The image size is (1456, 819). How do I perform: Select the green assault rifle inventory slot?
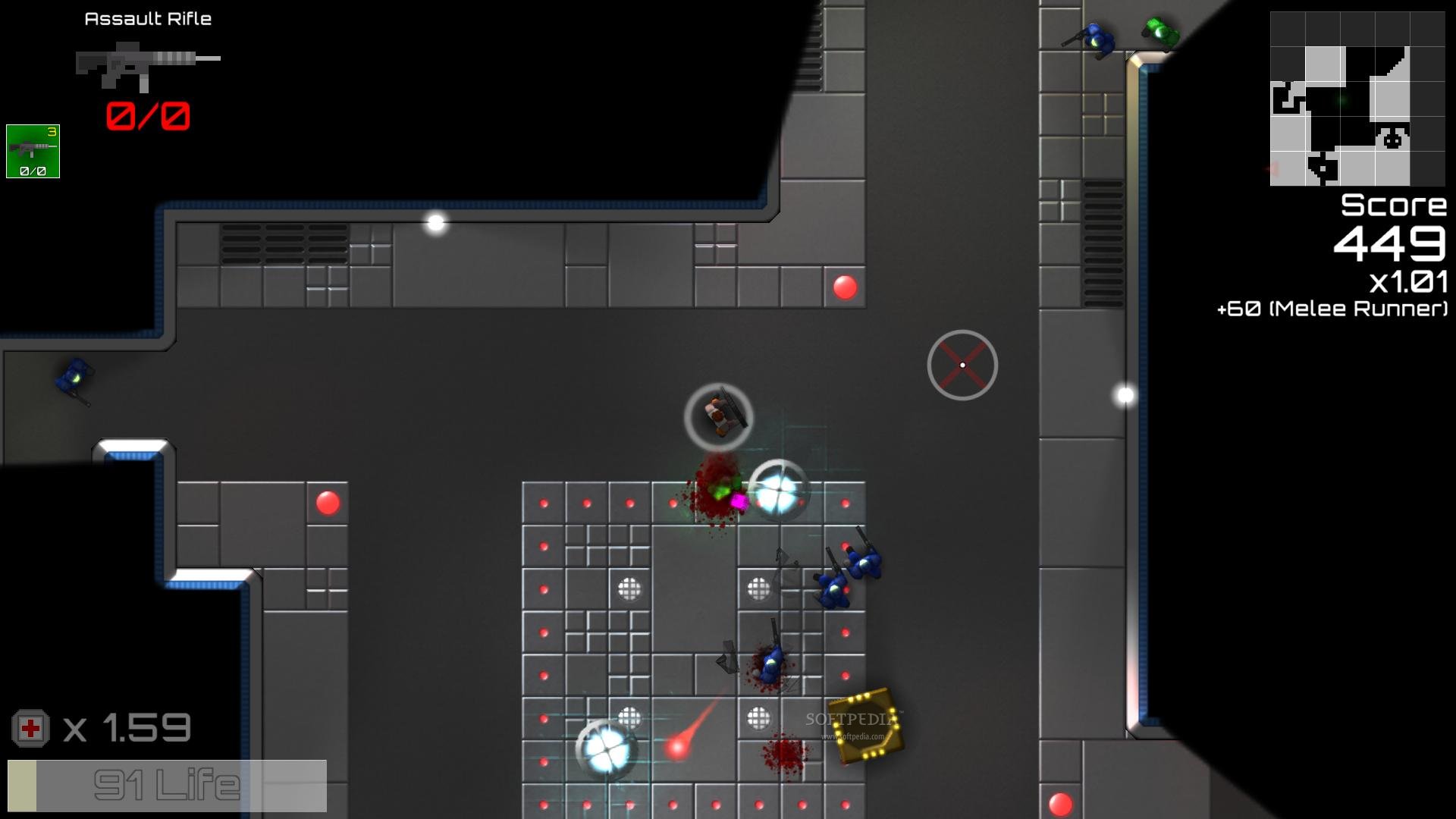pyautogui.click(x=33, y=152)
